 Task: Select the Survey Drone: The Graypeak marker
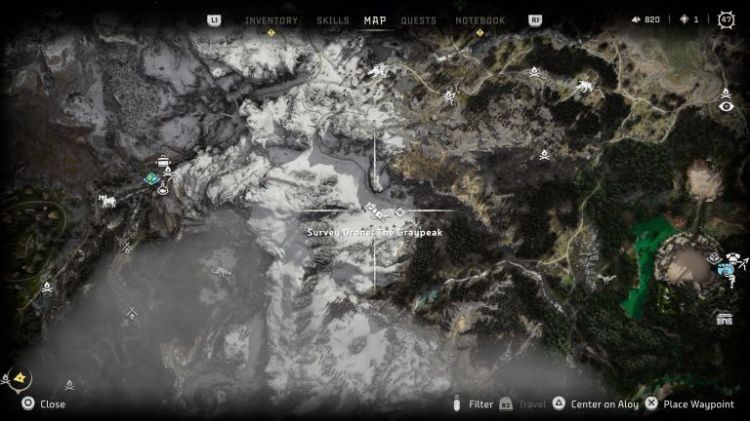376,211
